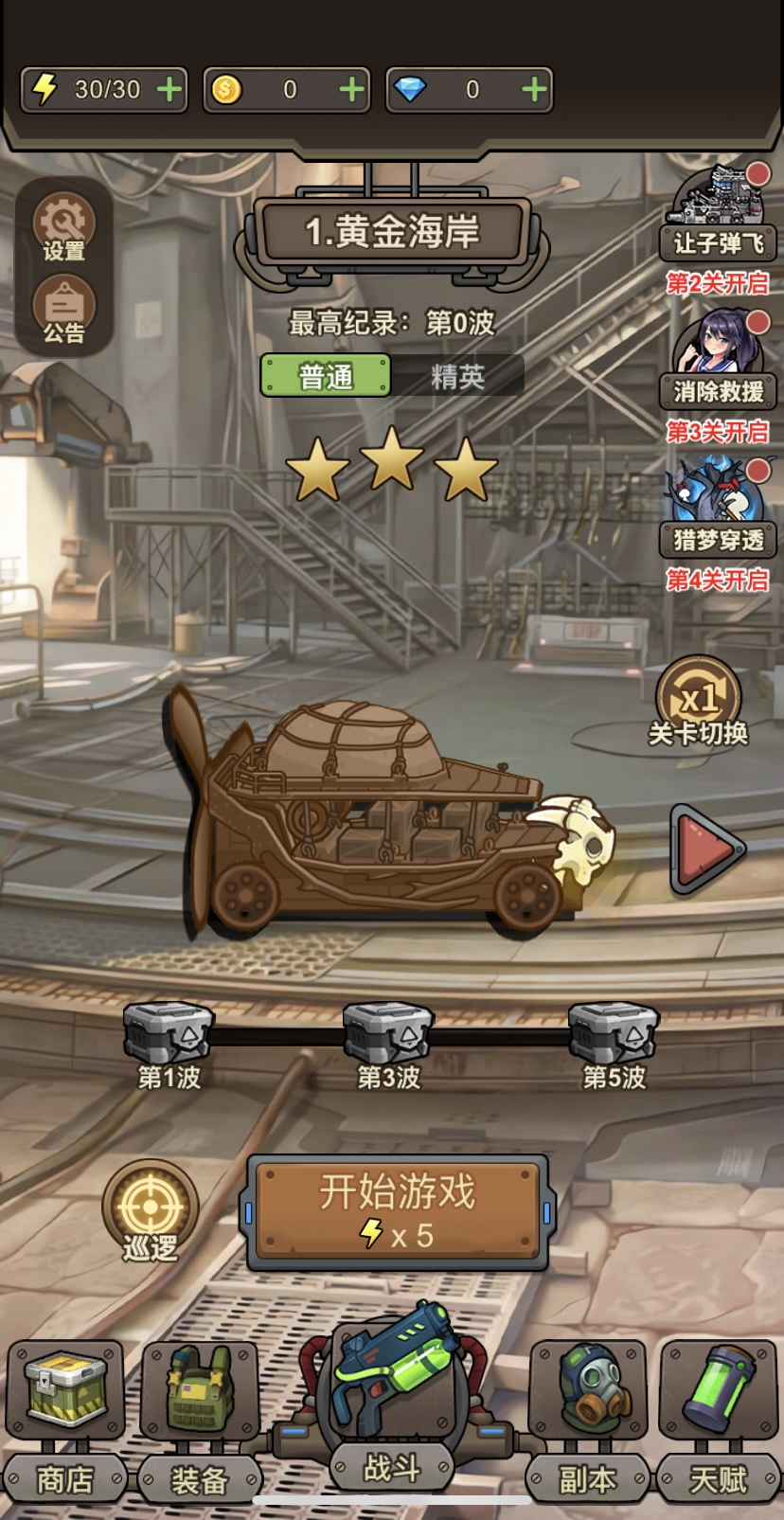784x1520 pixels.
Task: Open the 让子弹飞 event
Action: 718,213
